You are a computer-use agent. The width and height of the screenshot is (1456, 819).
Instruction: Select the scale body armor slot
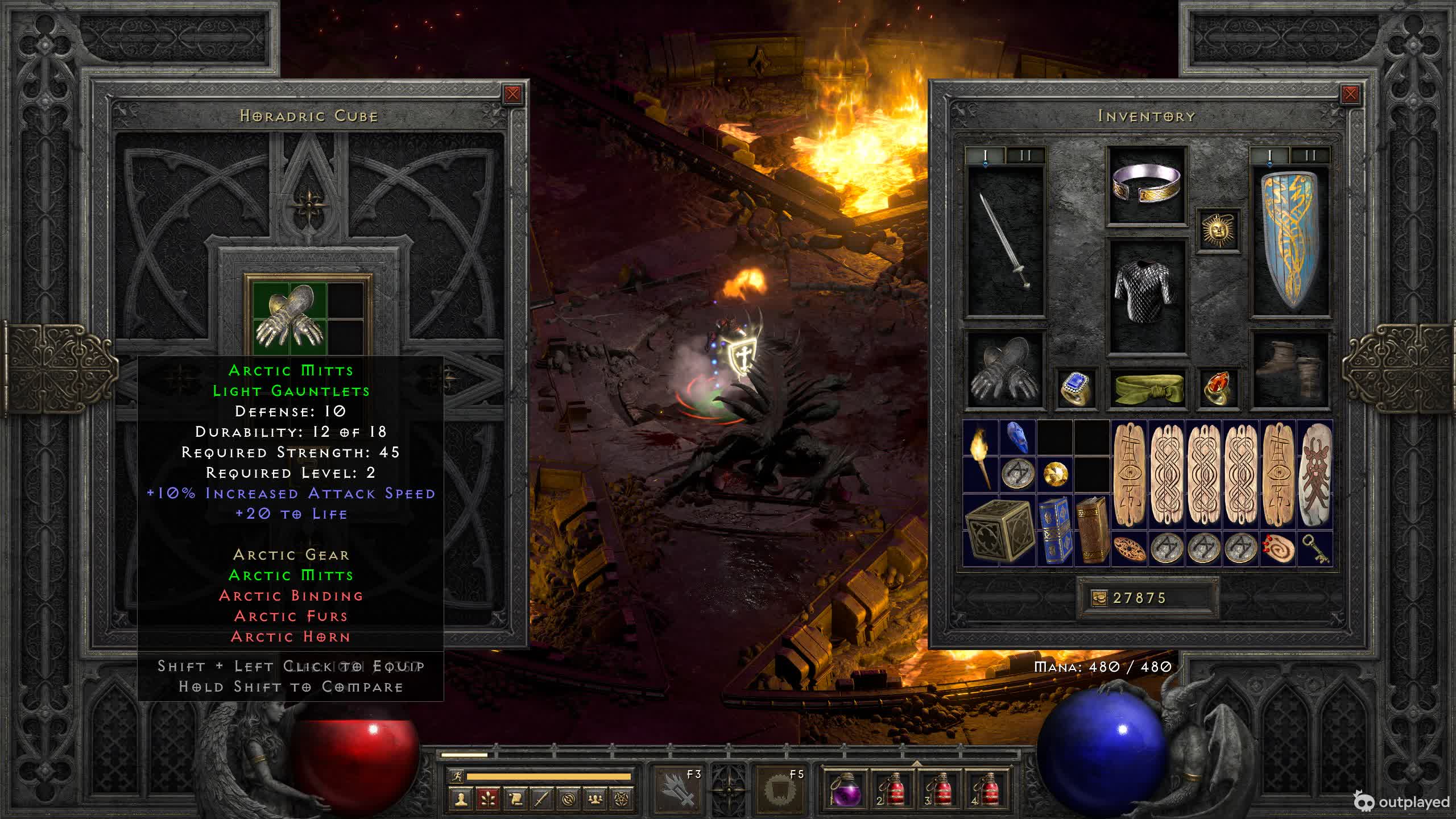pyautogui.click(x=1146, y=296)
